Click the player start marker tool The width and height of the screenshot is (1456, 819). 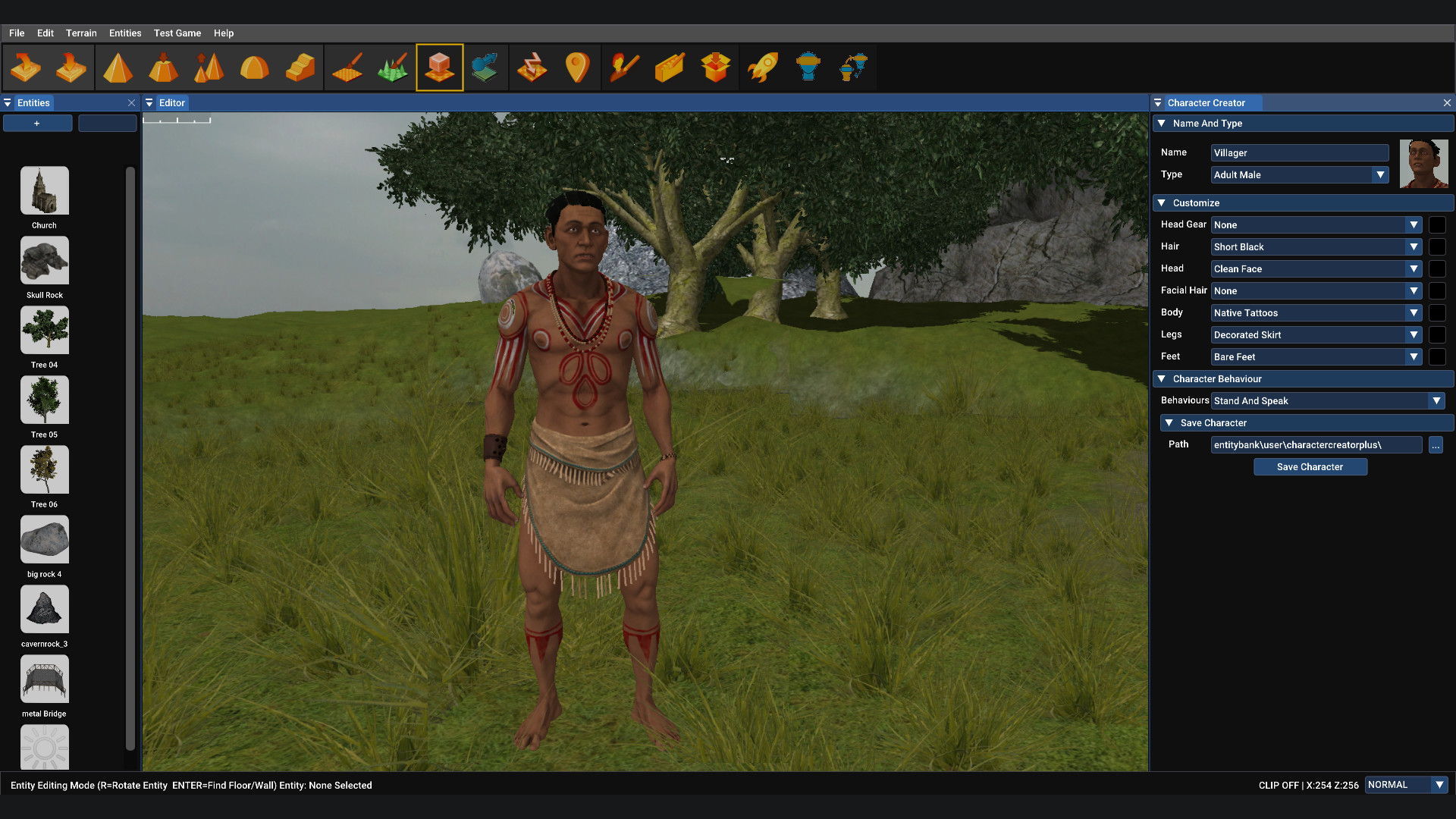578,67
